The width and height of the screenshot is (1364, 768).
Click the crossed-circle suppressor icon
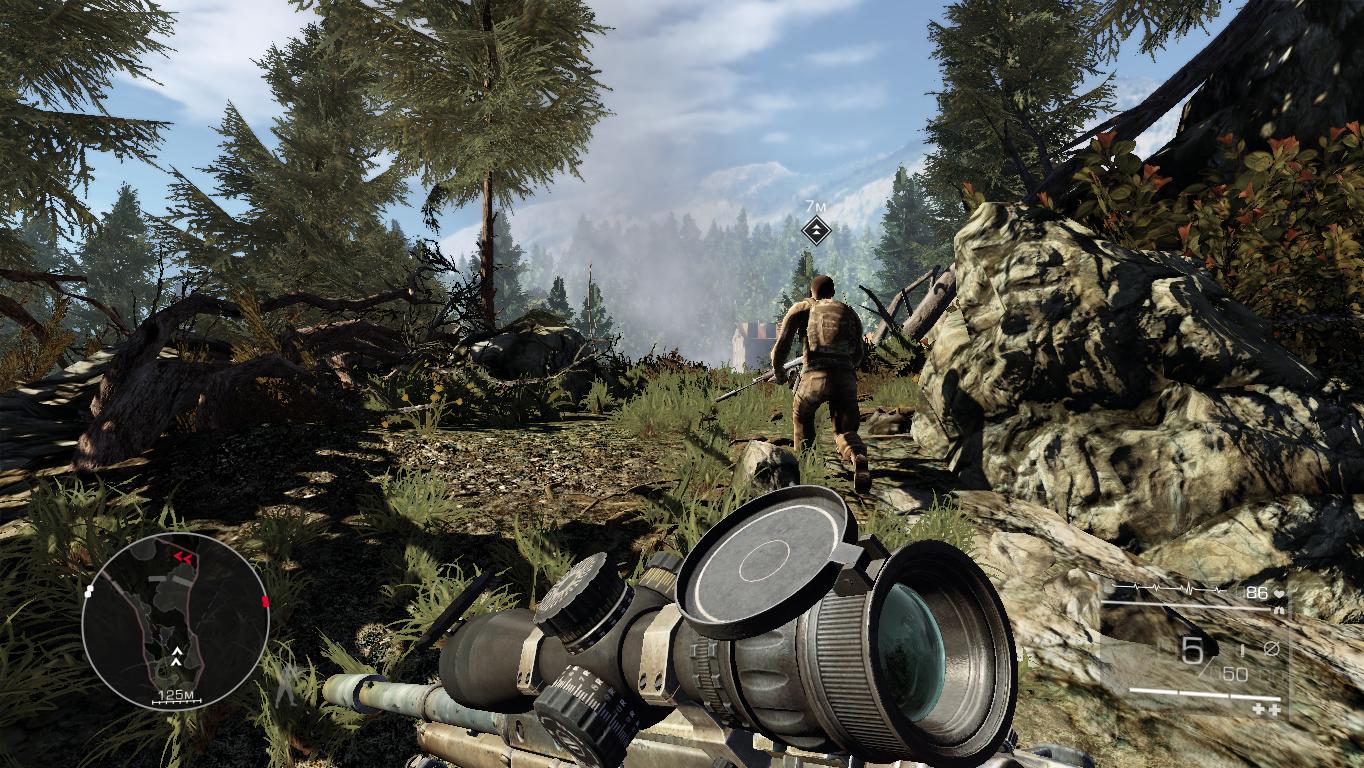(x=1271, y=649)
